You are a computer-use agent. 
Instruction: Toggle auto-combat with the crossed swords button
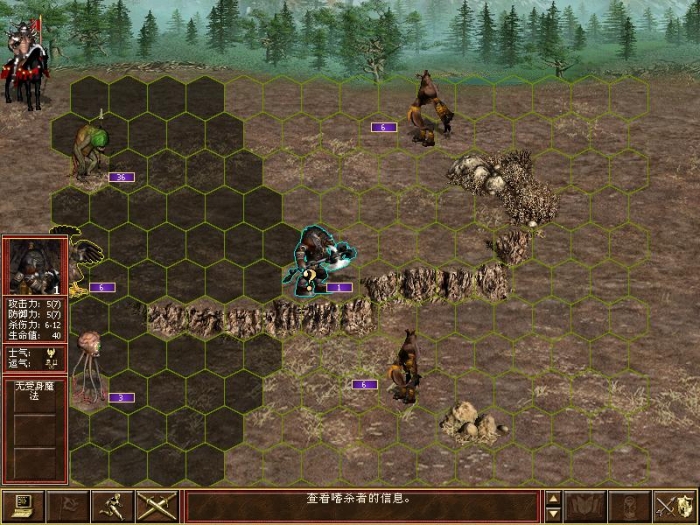pos(156,507)
